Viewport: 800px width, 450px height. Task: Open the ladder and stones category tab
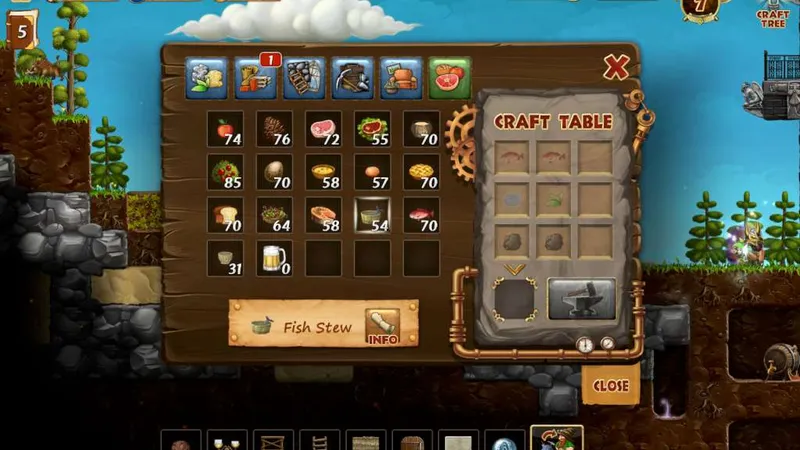pos(304,77)
